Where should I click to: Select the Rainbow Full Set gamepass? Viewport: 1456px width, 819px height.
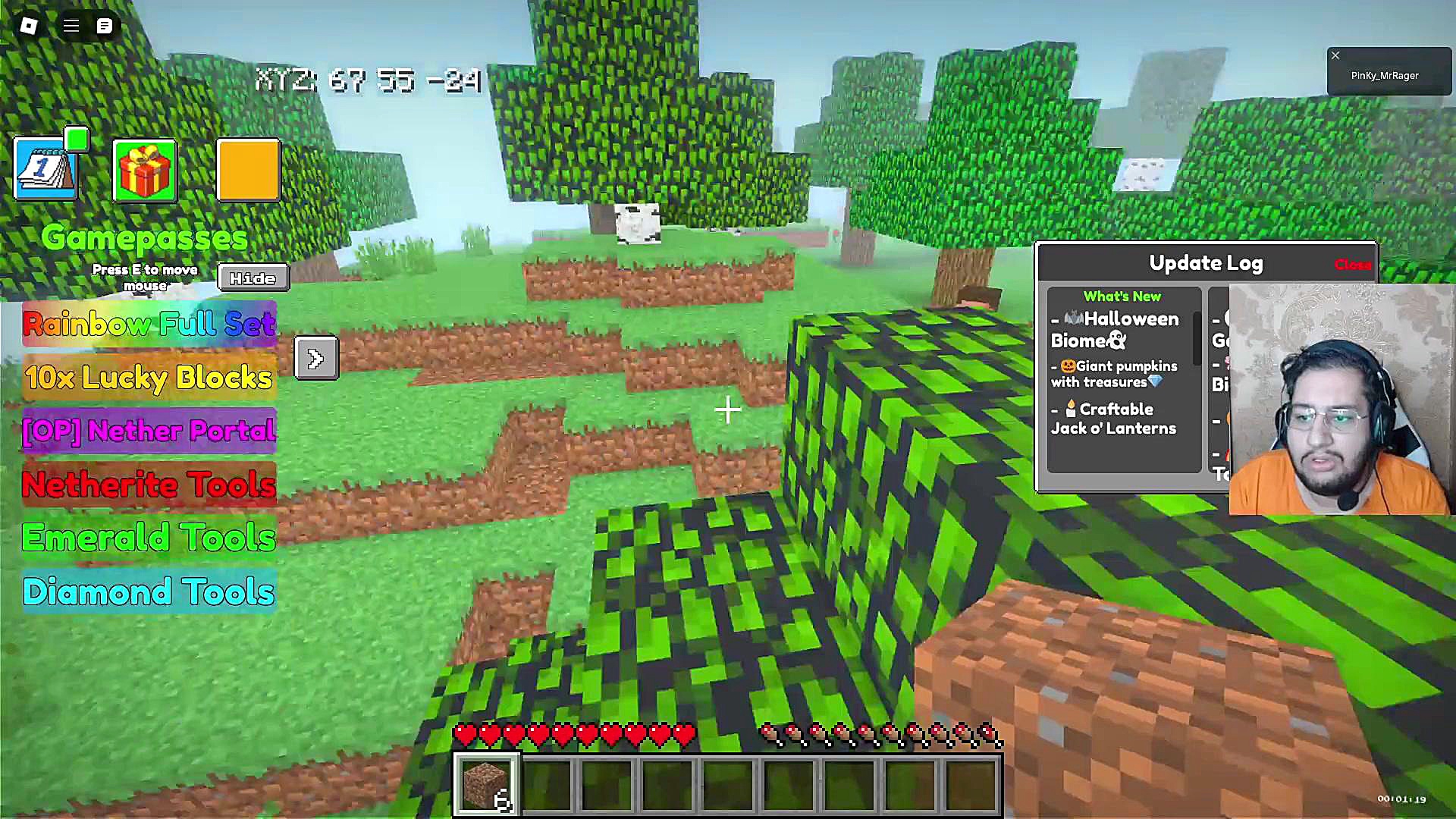pyautogui.click(x=149, y=325)
